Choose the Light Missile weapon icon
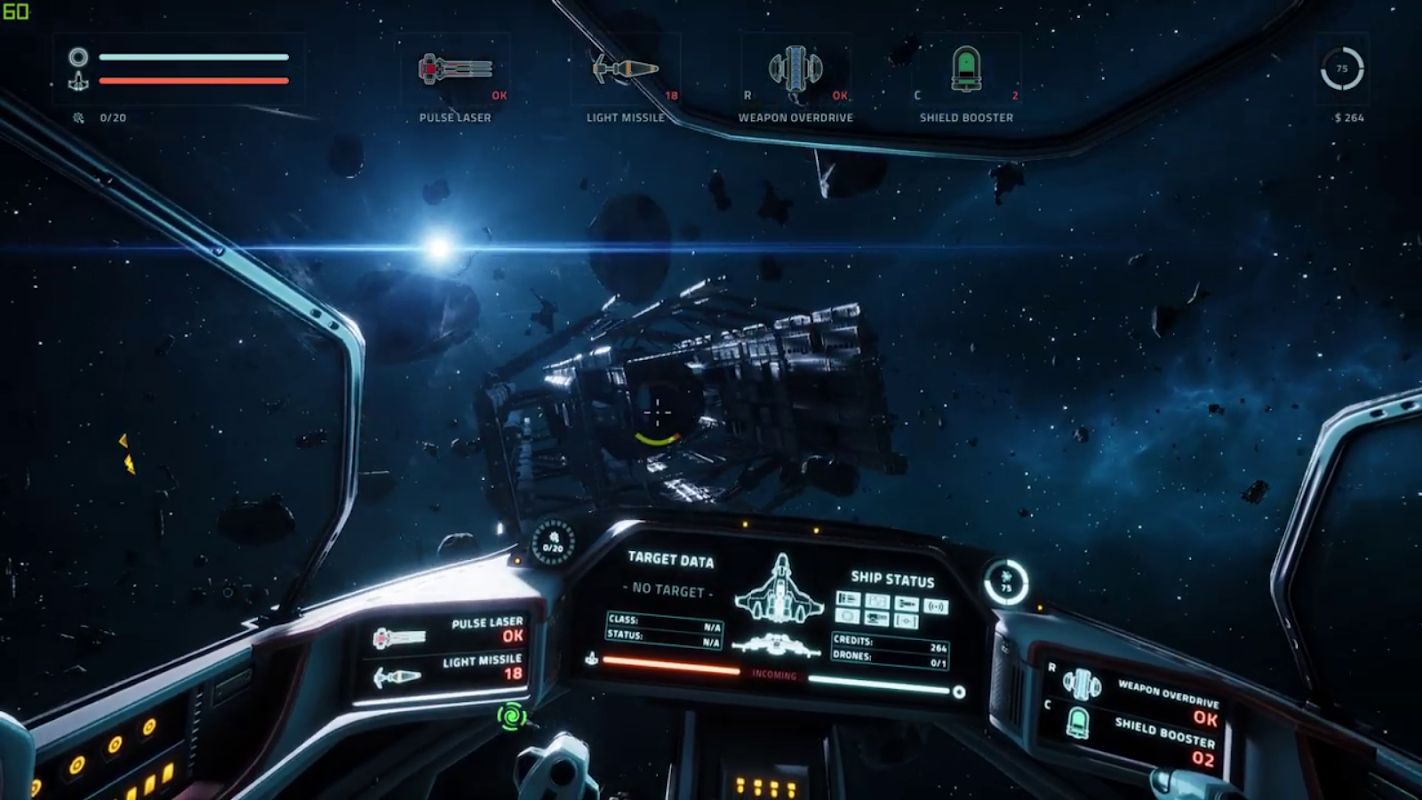This screenshot has width=1422, height=800. tap(625, 69)
